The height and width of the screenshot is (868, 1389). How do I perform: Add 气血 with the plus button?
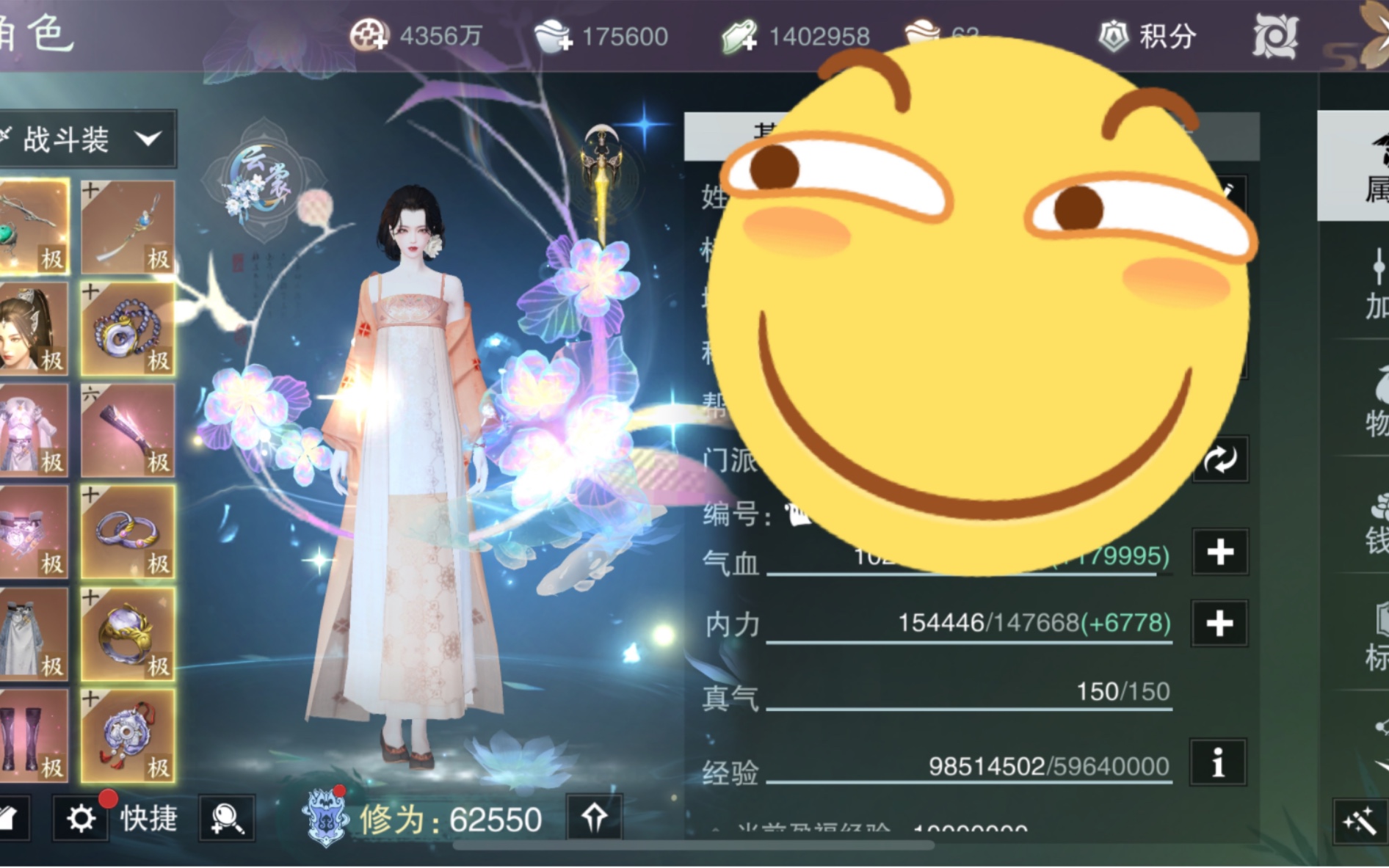point(1219,552)
